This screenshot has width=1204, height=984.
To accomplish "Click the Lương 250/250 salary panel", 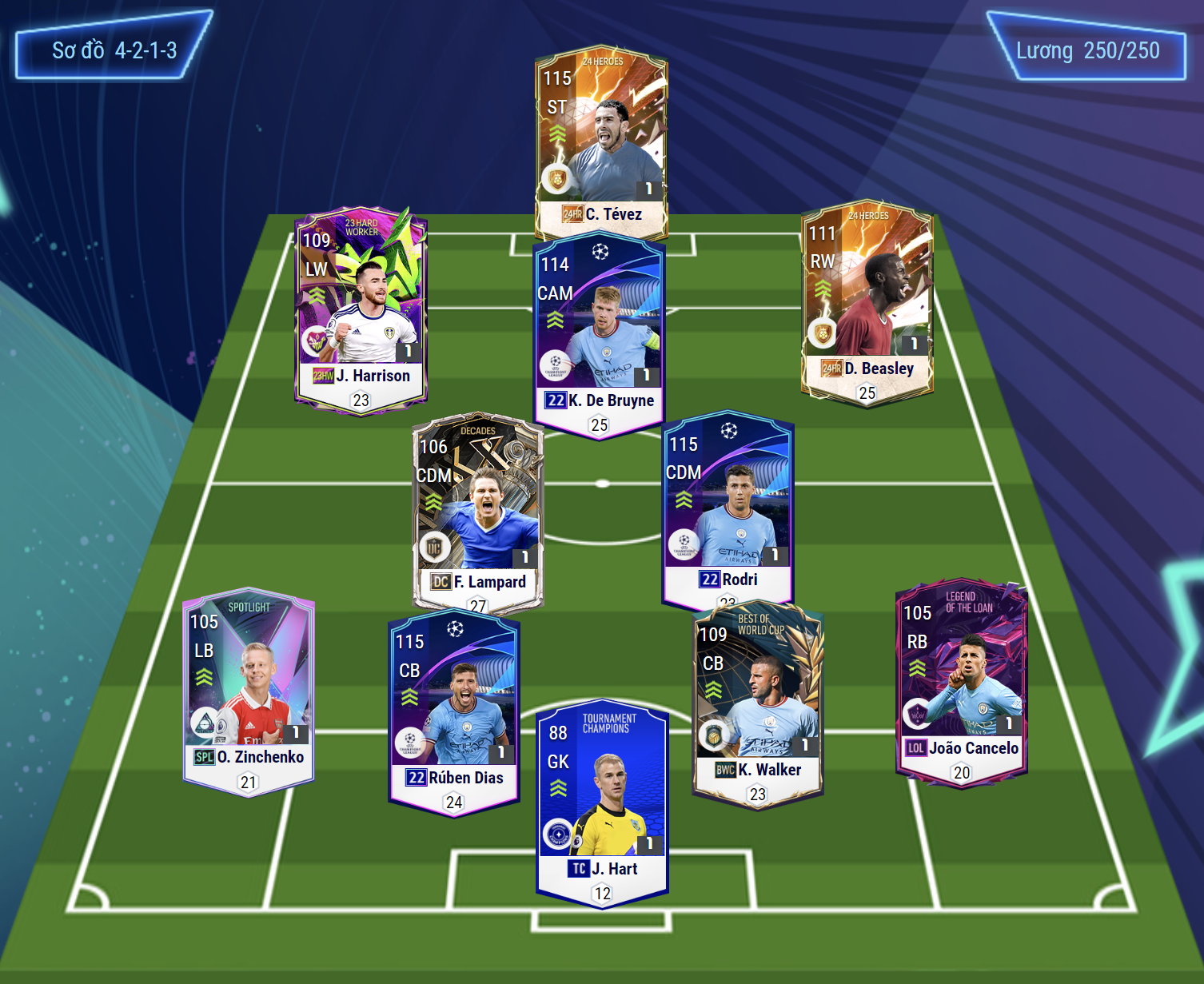I will click(x=1087, y=50).
